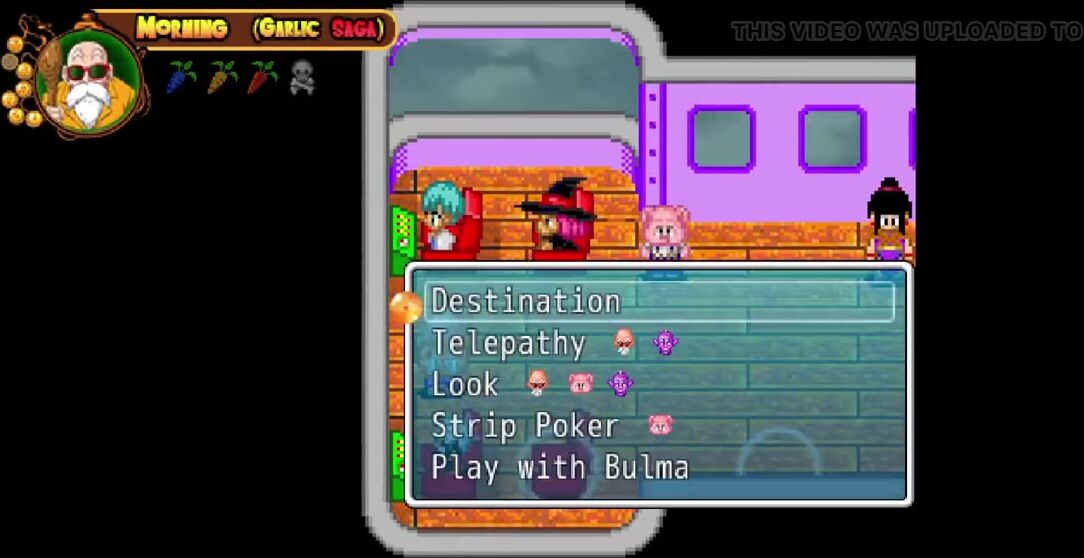Click the red carrot icon
This screenshot has width=1084, height=558.
coord(262,77)
